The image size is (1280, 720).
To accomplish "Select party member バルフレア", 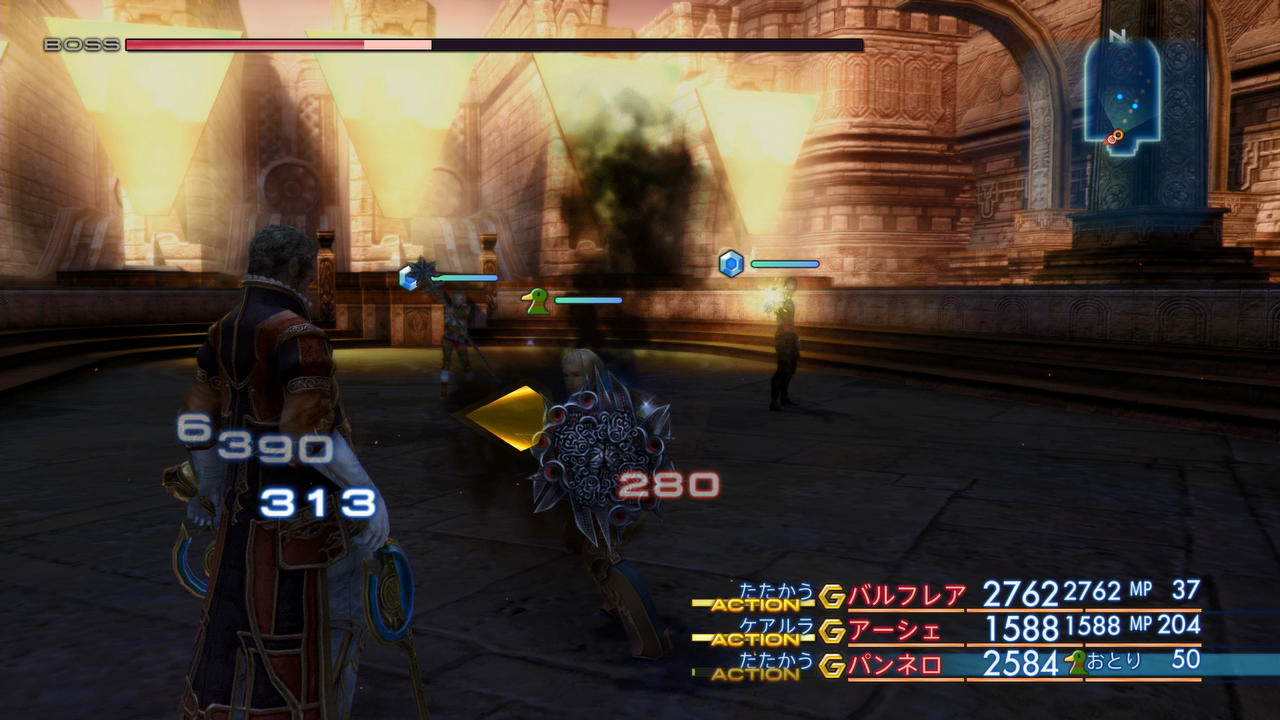I will point(906,596).
